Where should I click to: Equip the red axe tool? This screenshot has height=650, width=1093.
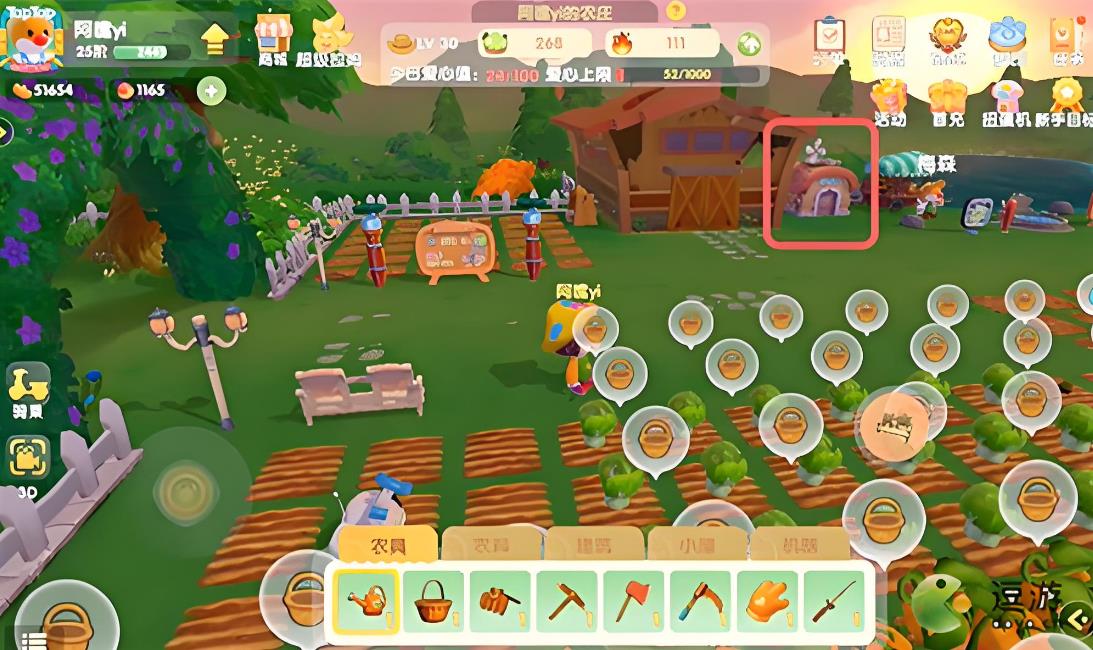[633, 601]
